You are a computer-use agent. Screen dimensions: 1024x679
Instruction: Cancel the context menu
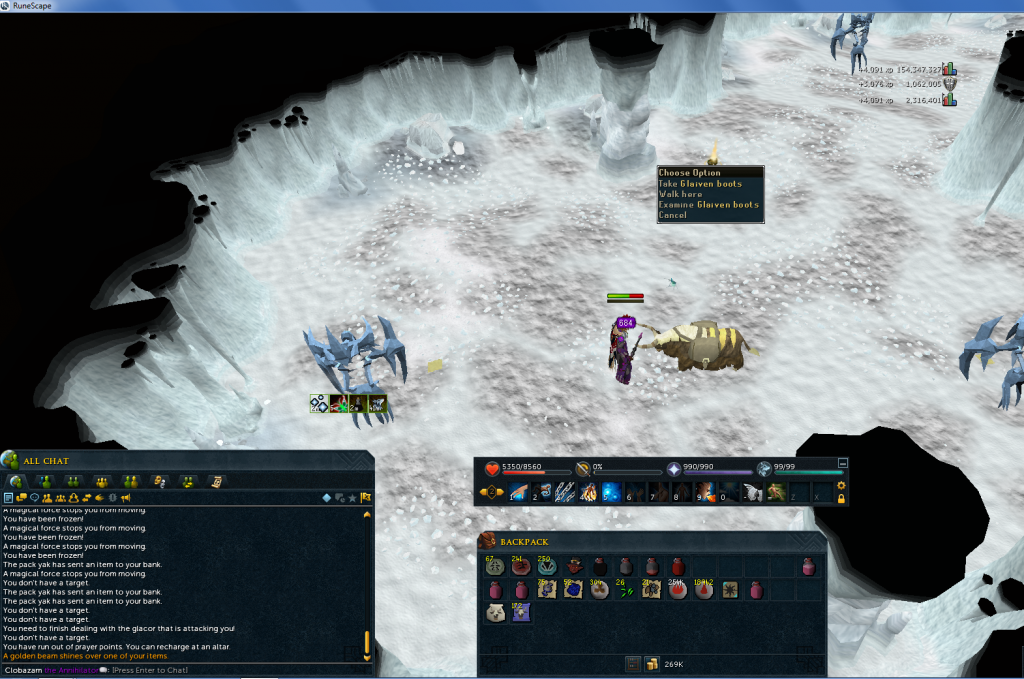[x=673, y=215]
